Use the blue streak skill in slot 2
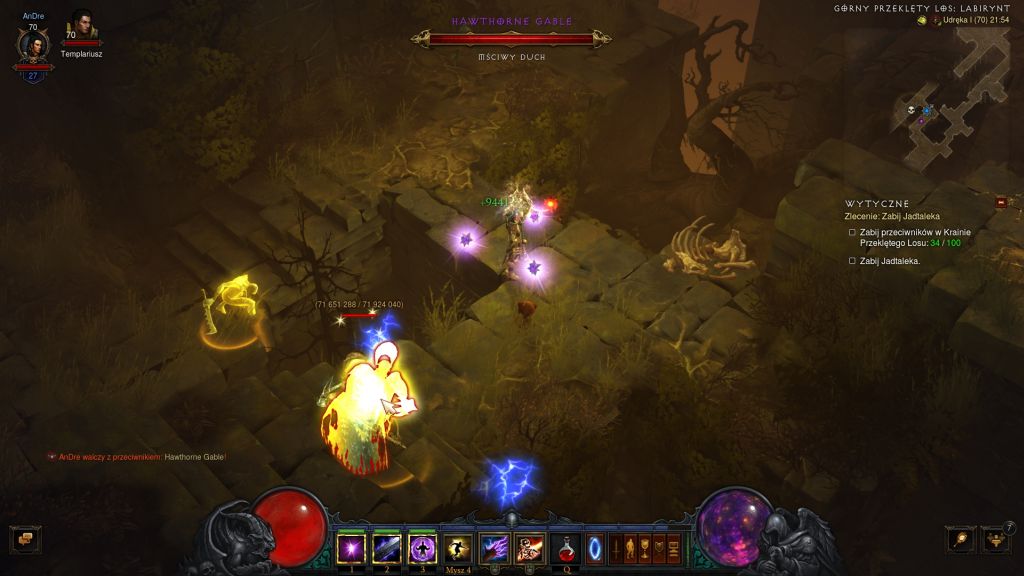 (386, 548)
